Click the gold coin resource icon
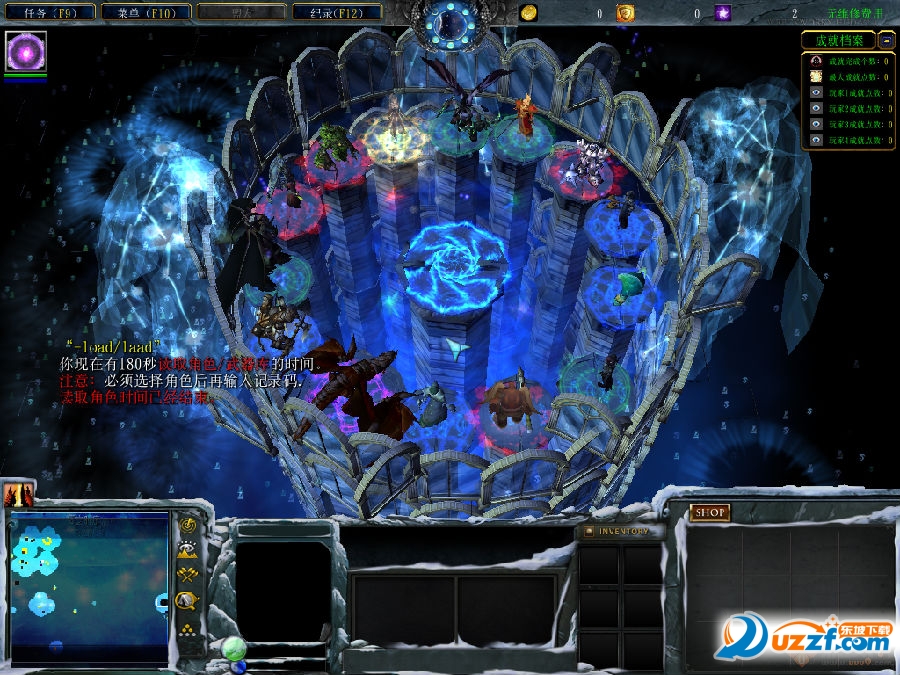The height and width of the screenshot is (675, 900). point(529,13)
